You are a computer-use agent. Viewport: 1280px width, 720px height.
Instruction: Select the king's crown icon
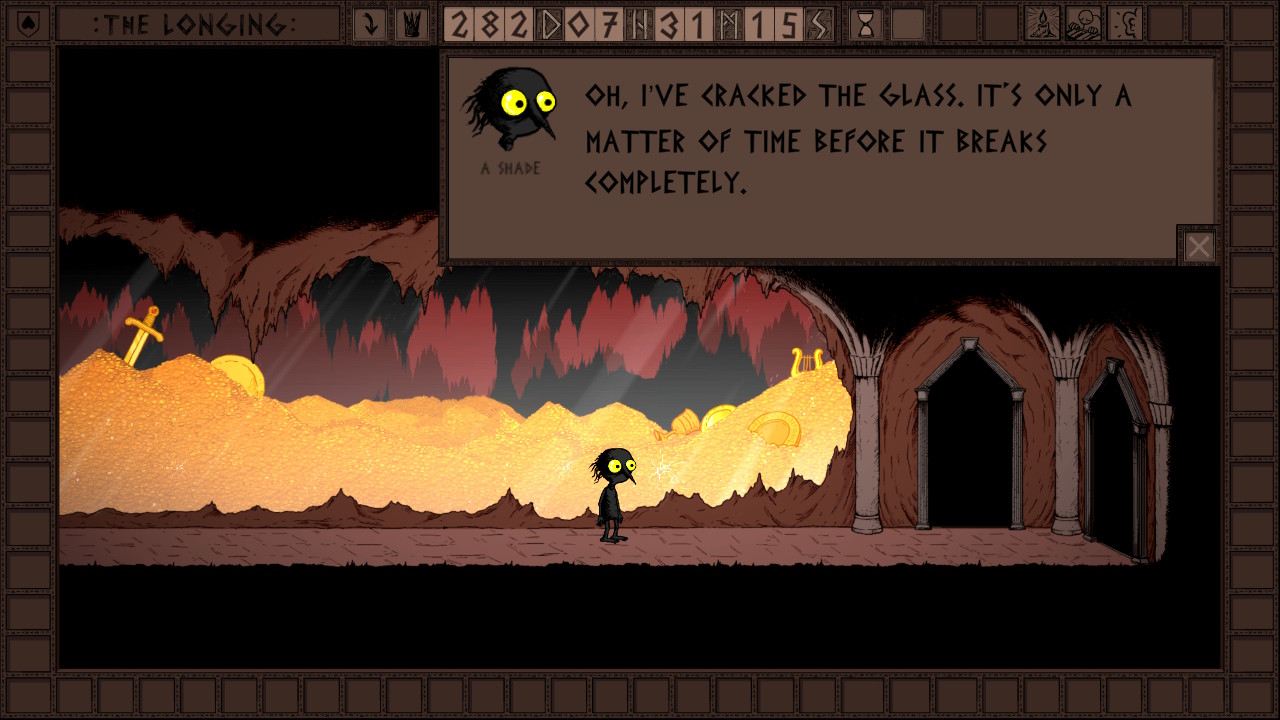(410, 24)
